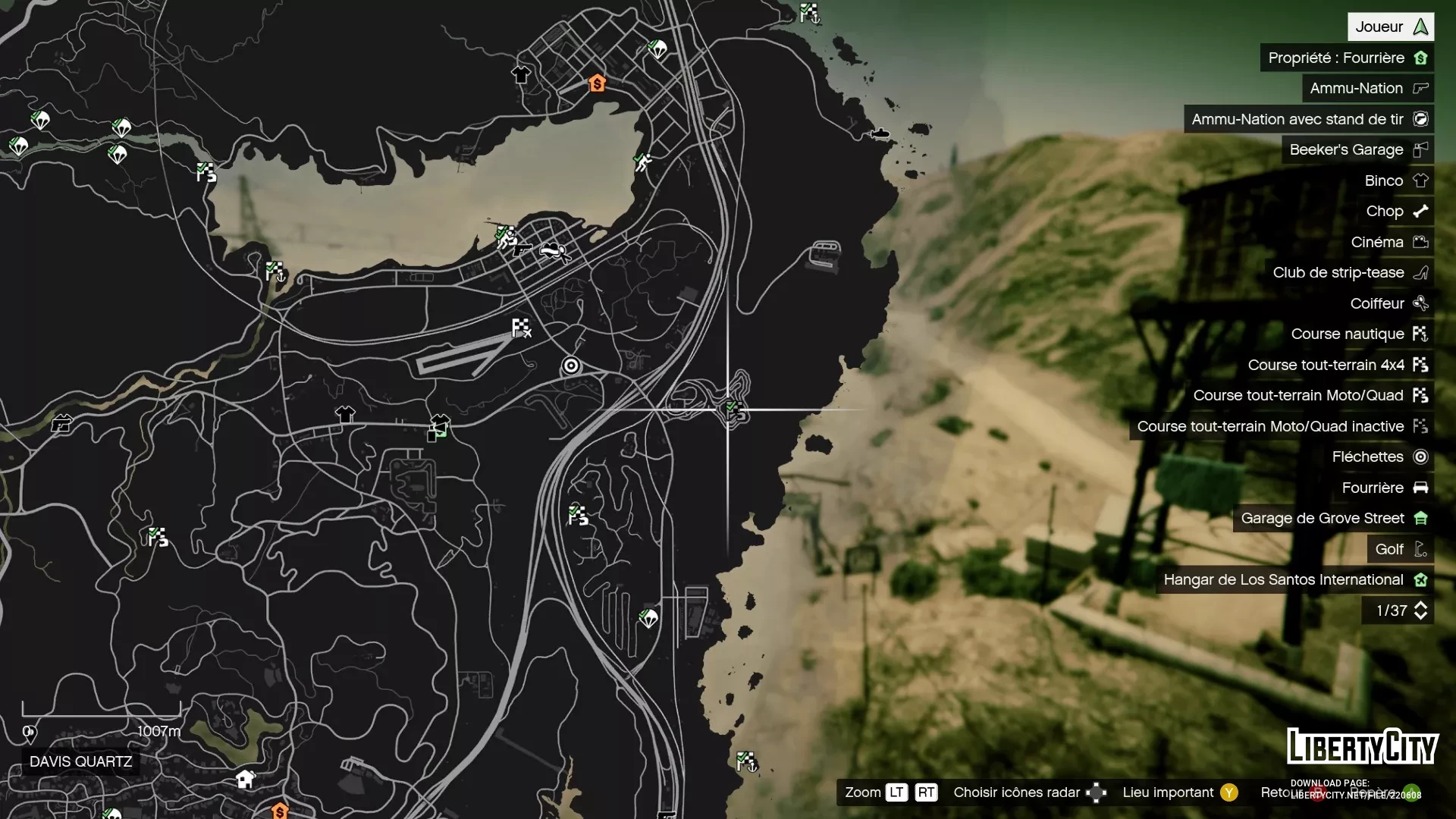The image size is (1456, 819).
Task: Select the Ammu-Nation legend entry
Action: [x=1367, y=89]
